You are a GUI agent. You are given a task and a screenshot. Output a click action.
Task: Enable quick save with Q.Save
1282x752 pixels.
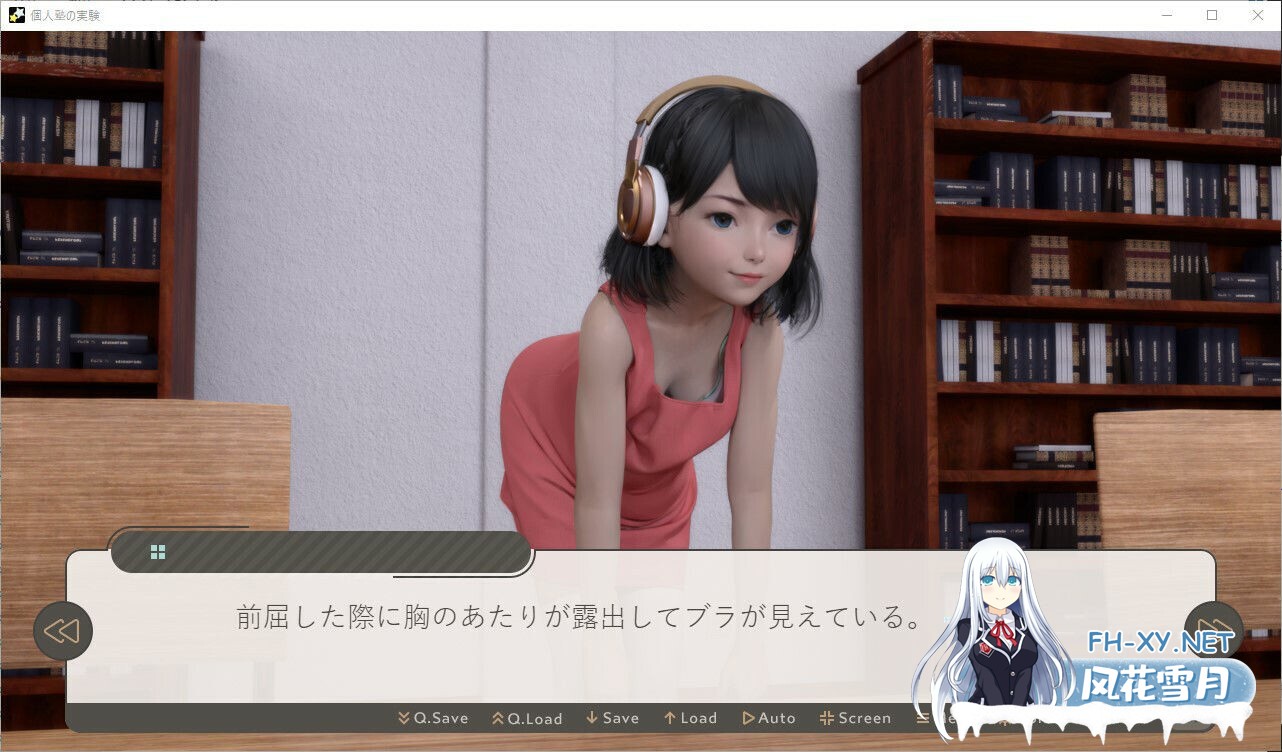(x=434, y=717)
